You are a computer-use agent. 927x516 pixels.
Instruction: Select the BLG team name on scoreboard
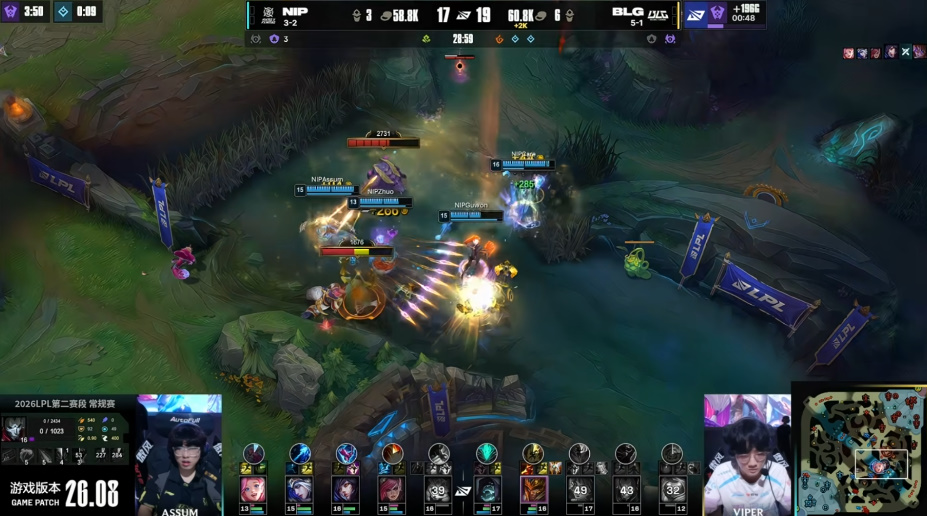(629, 10)
